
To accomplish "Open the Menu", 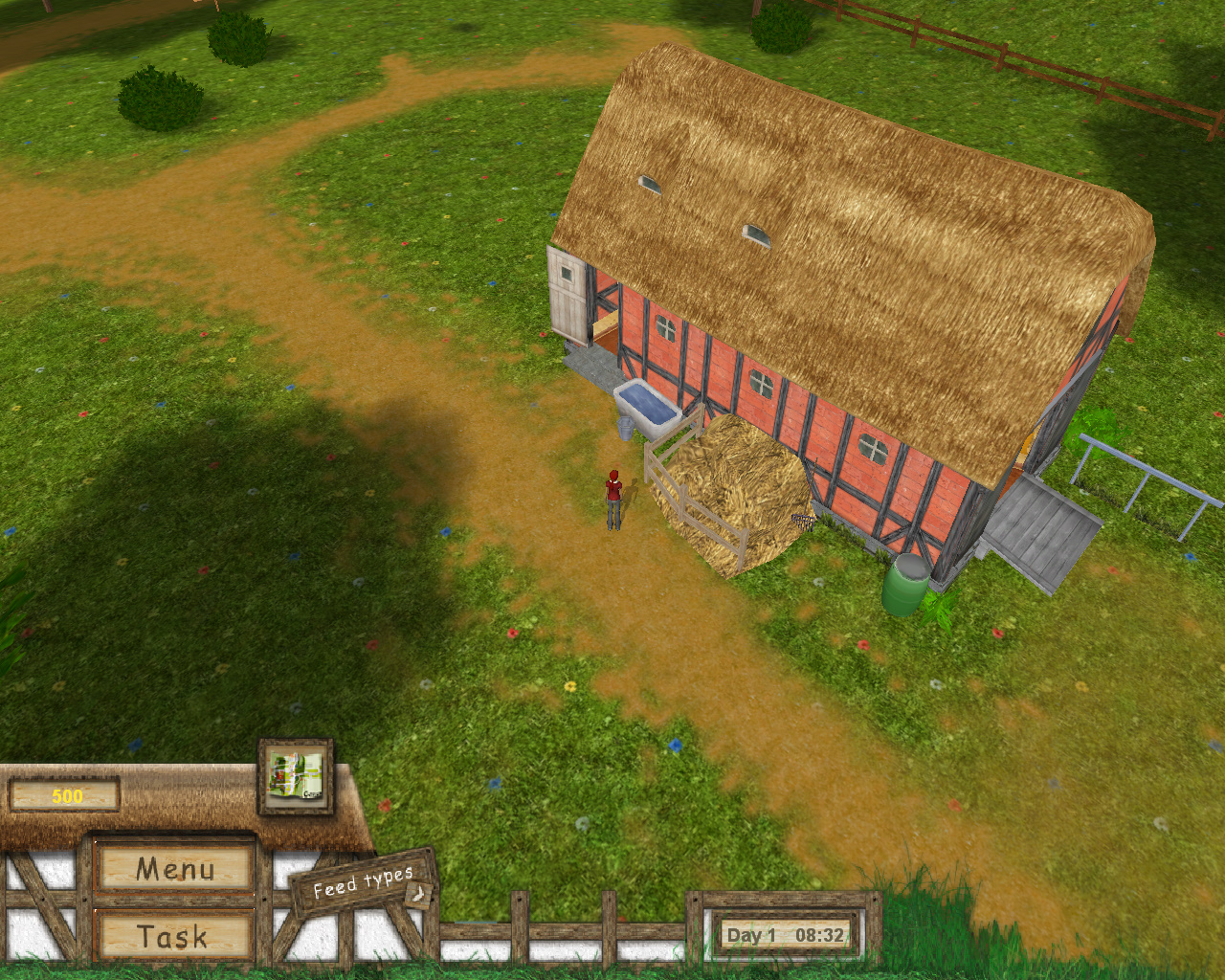I will click(176, 869).
